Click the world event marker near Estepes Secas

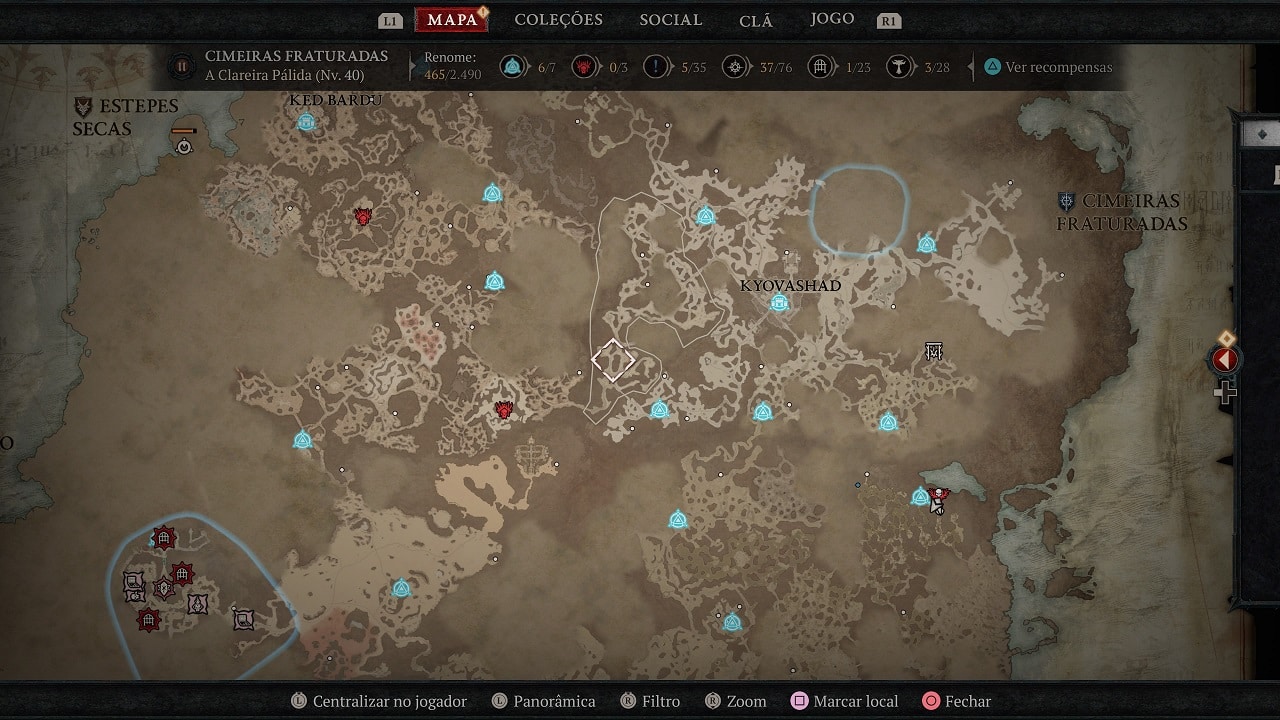click(x=184, y=146)
